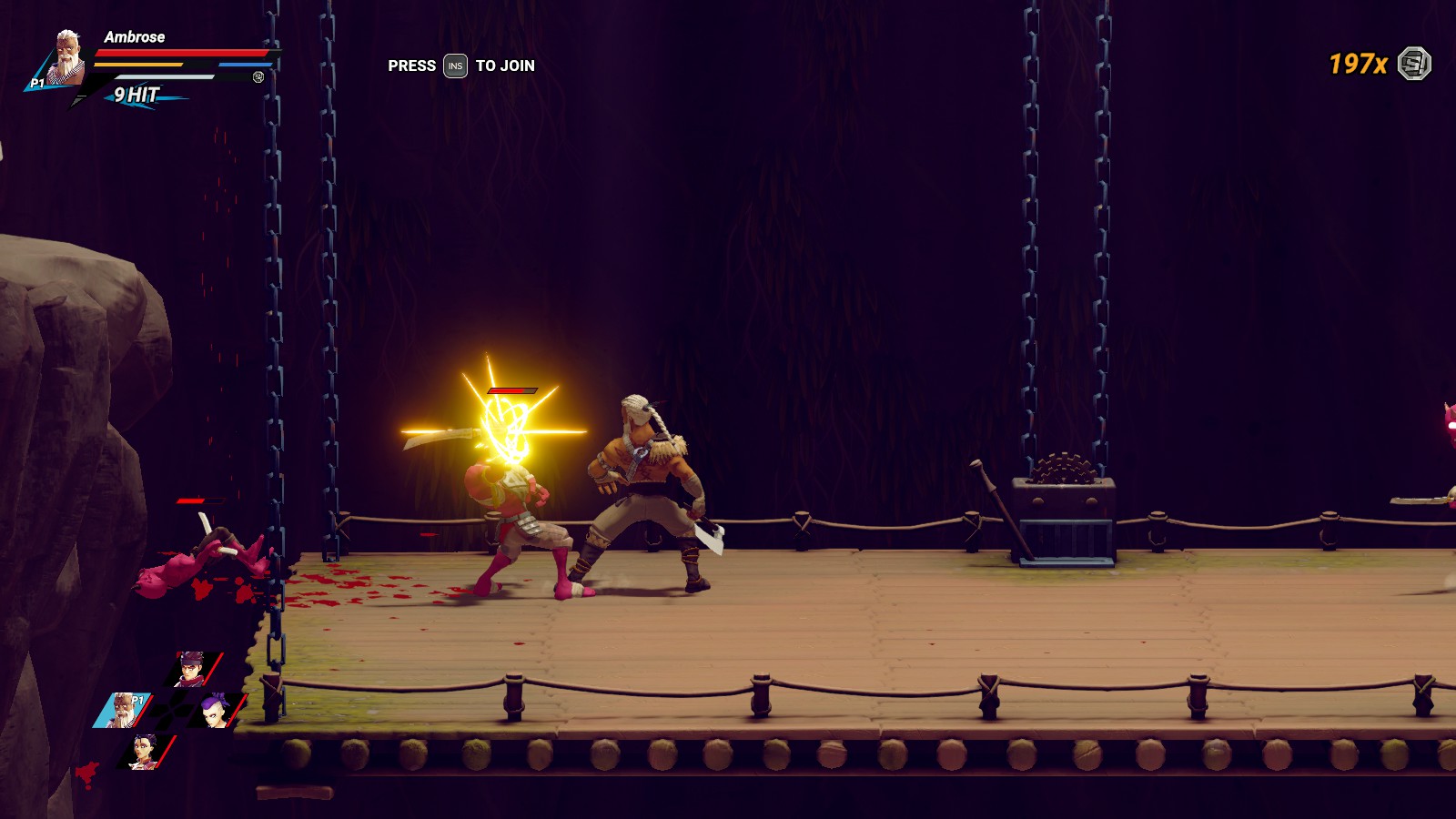Click the PRESS INS TO JOIN prompt
The height and width of the screenshot is (819, 1456).
[x=460, y=66]
